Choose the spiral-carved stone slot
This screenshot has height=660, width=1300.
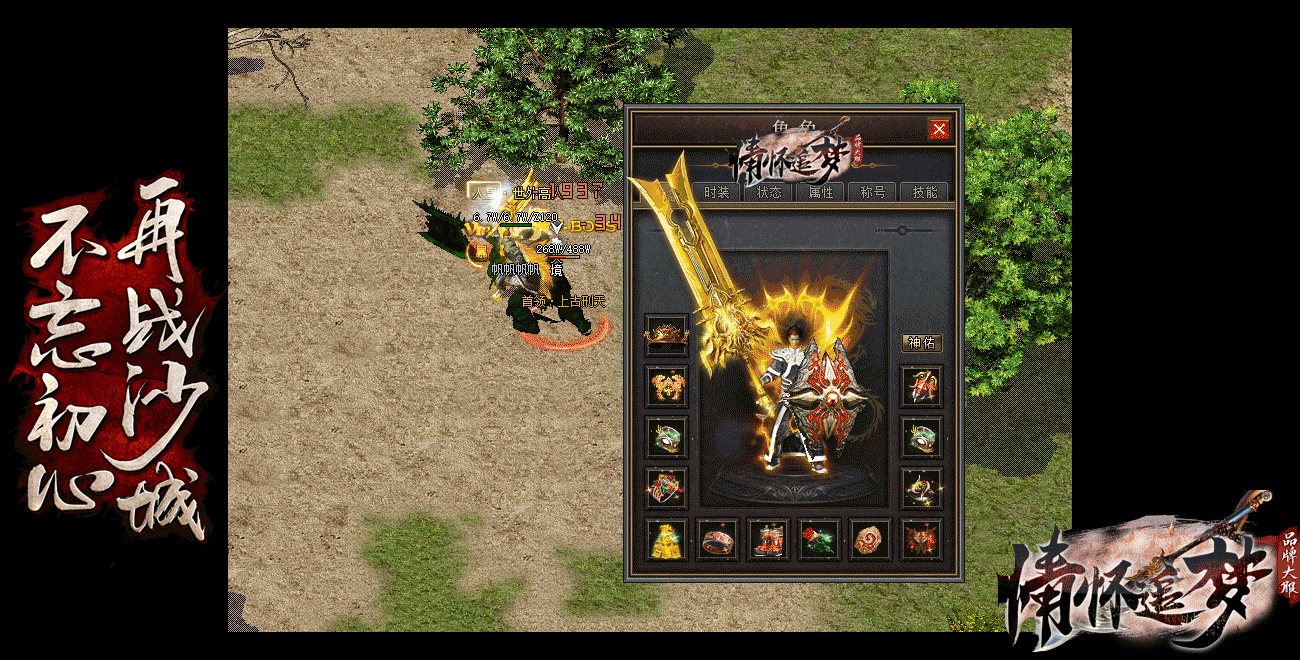tap(871, 539)
